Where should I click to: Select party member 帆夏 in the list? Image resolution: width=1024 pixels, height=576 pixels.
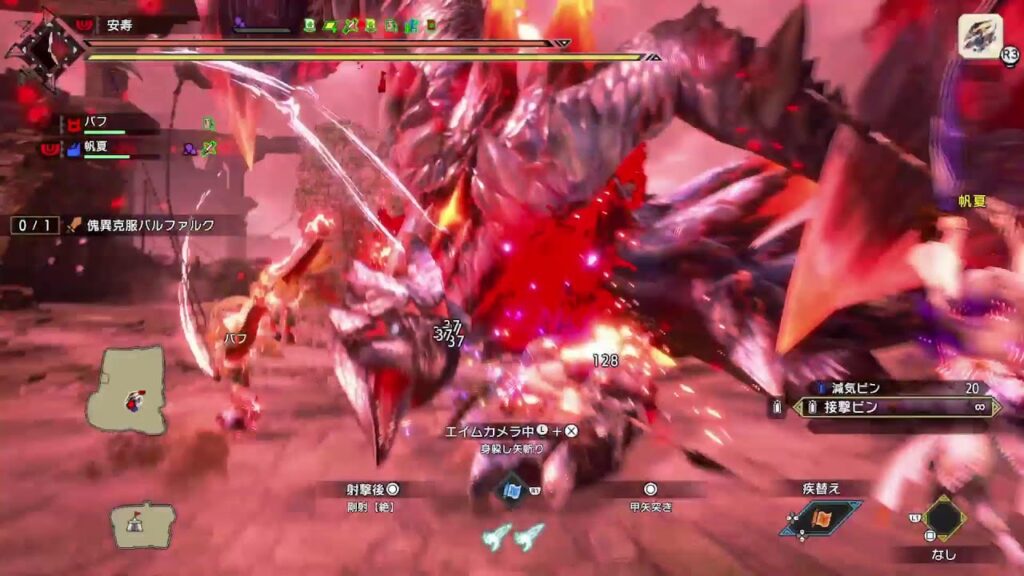tap(98, 149)
